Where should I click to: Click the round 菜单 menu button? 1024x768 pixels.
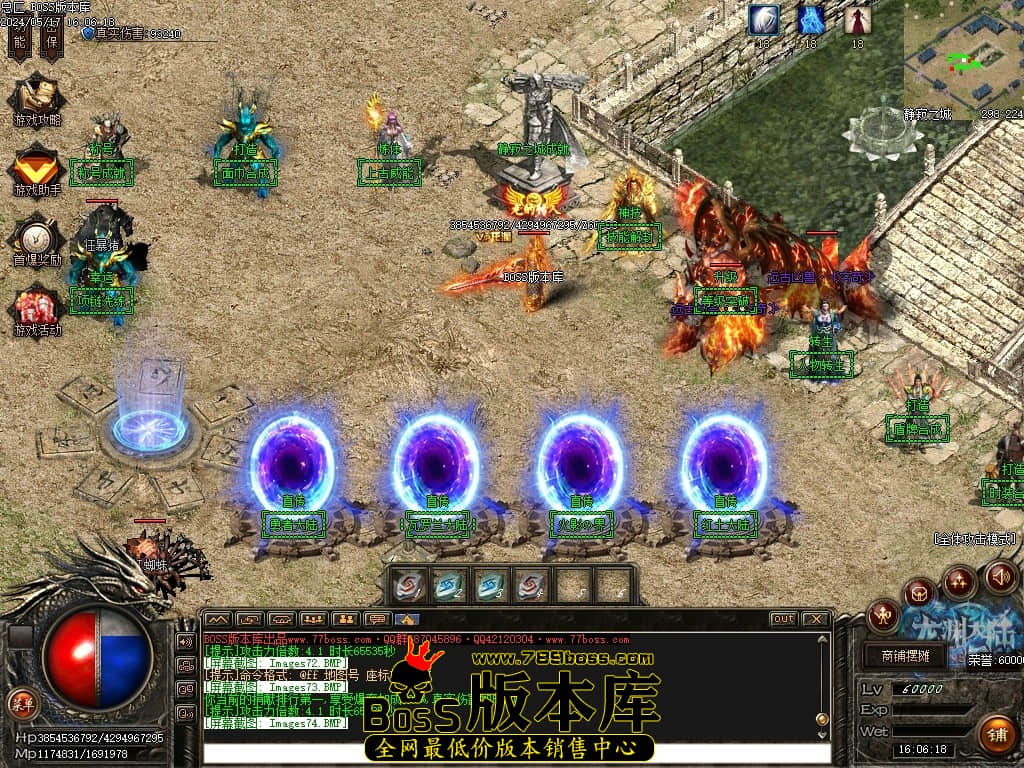coord(21,701)
